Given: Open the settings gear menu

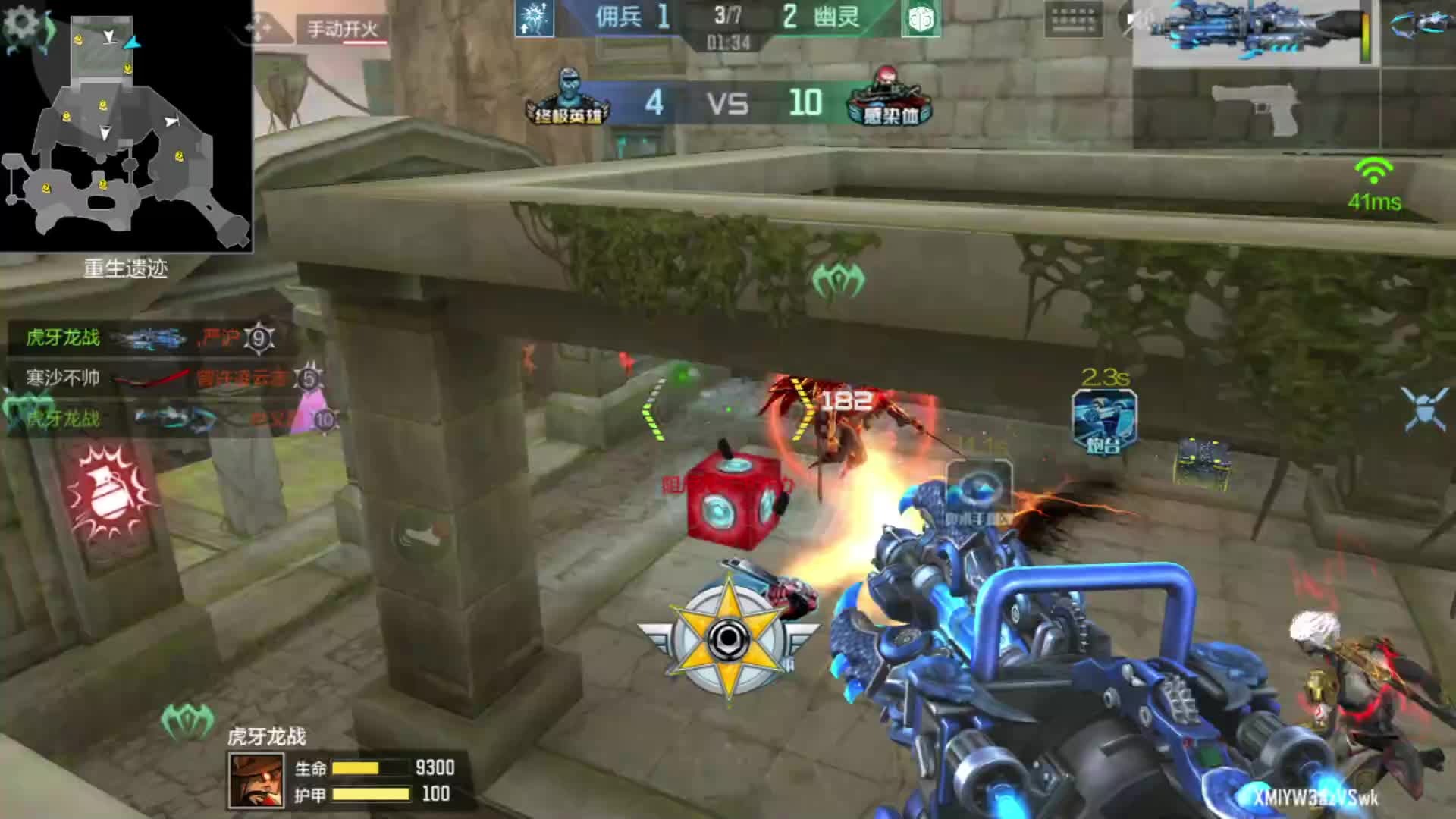Looking at the screenshot, I should 22,23.
